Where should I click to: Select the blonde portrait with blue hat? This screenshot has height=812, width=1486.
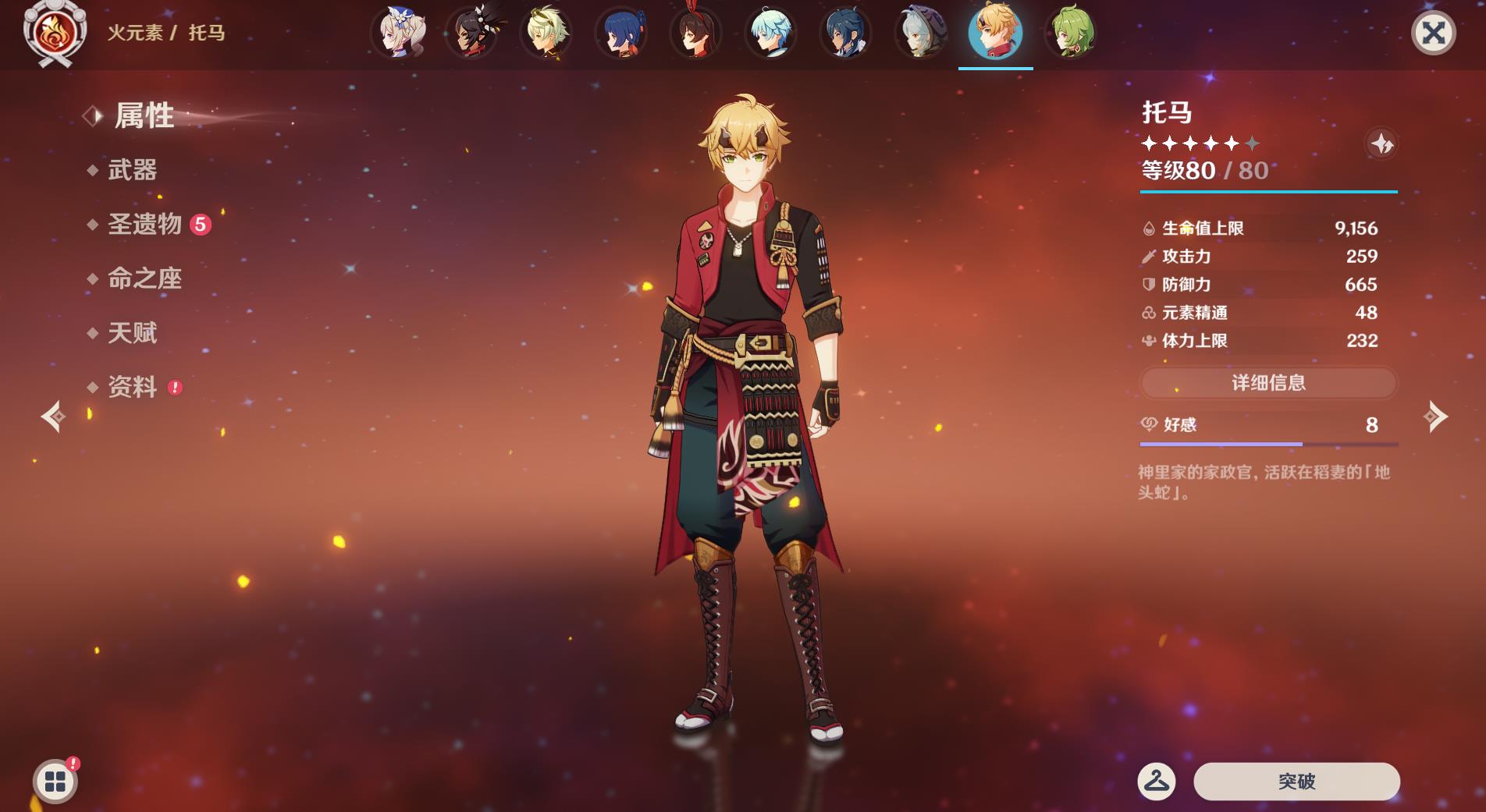[398, 34]
